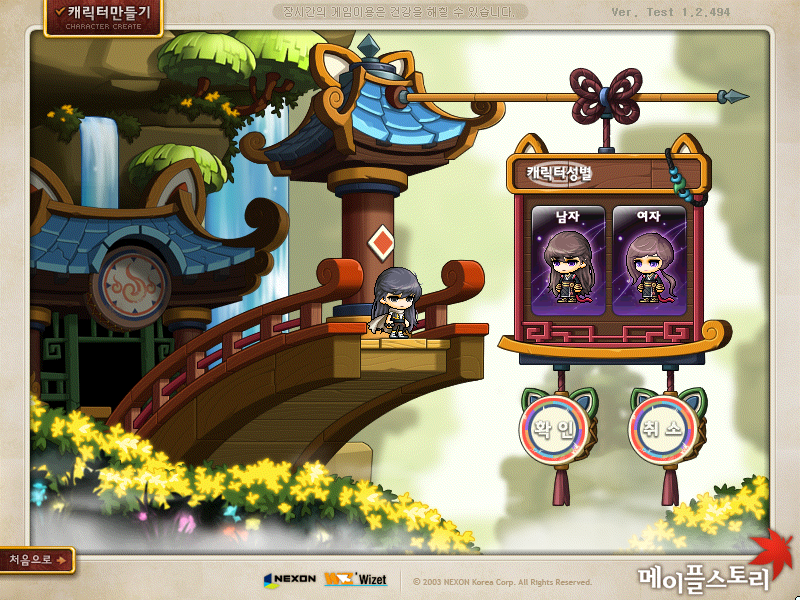Choose the female character card (여자)
800x600 pixels.
(x=649, y=260)
